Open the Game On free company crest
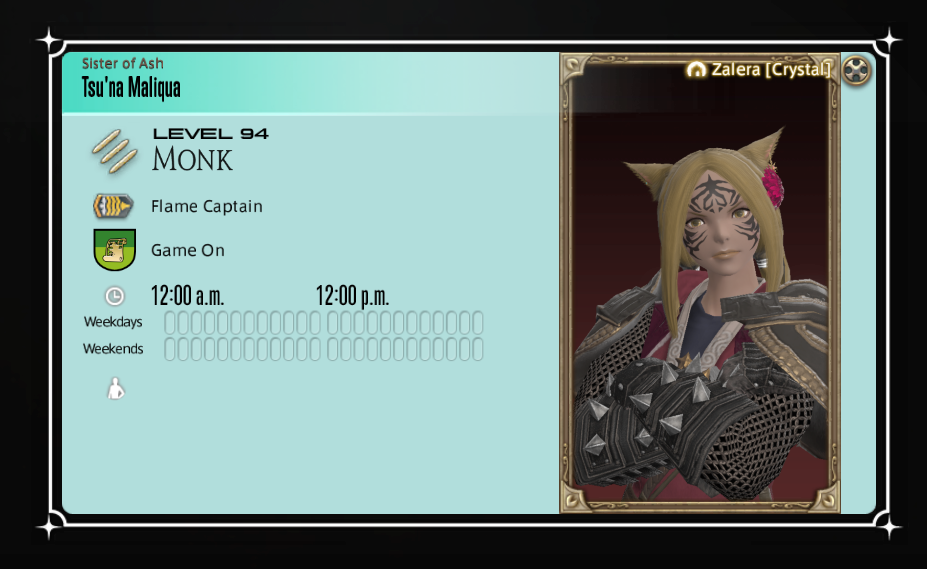 114,250
